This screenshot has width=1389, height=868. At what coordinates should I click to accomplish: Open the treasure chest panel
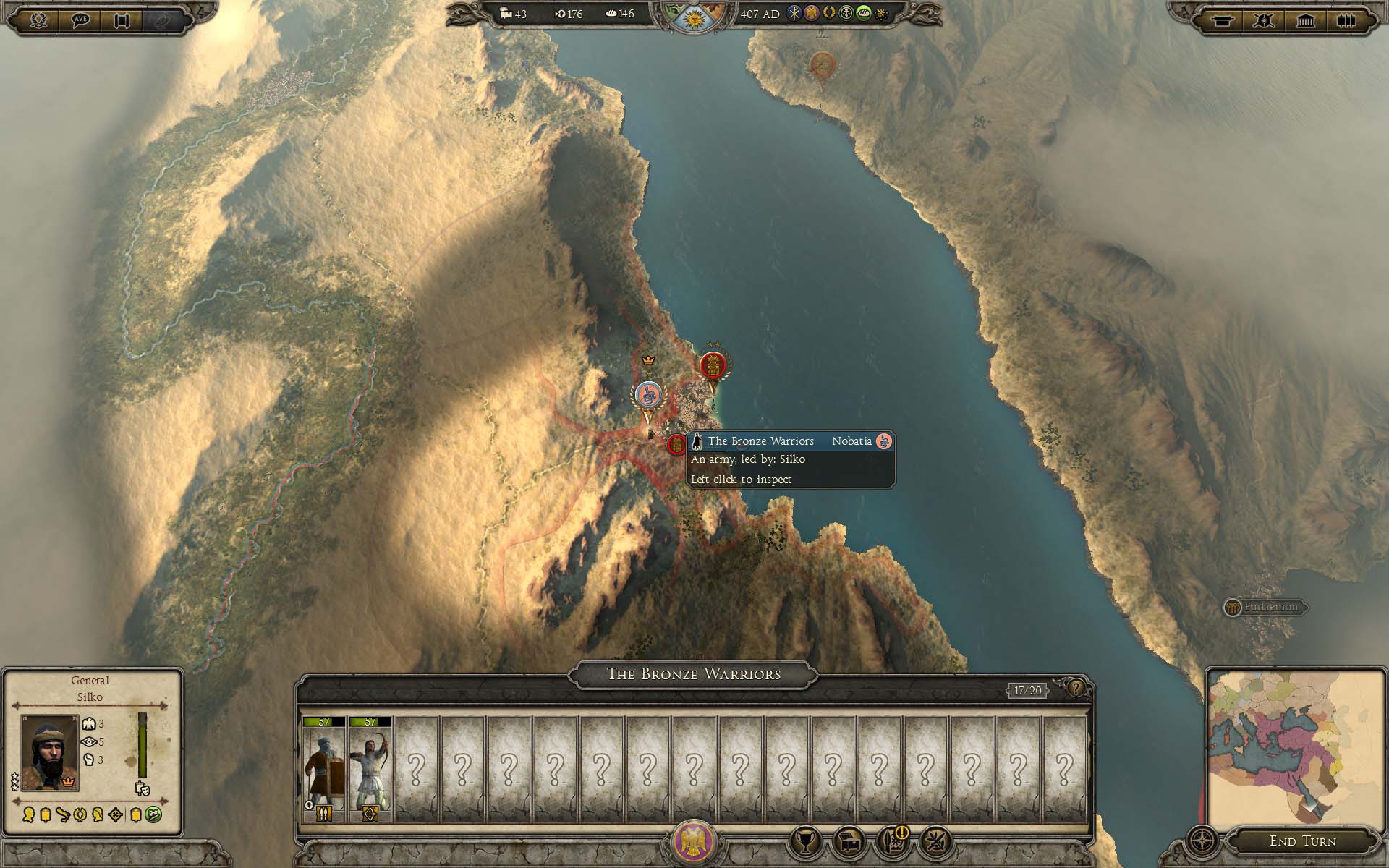point(849,841)
